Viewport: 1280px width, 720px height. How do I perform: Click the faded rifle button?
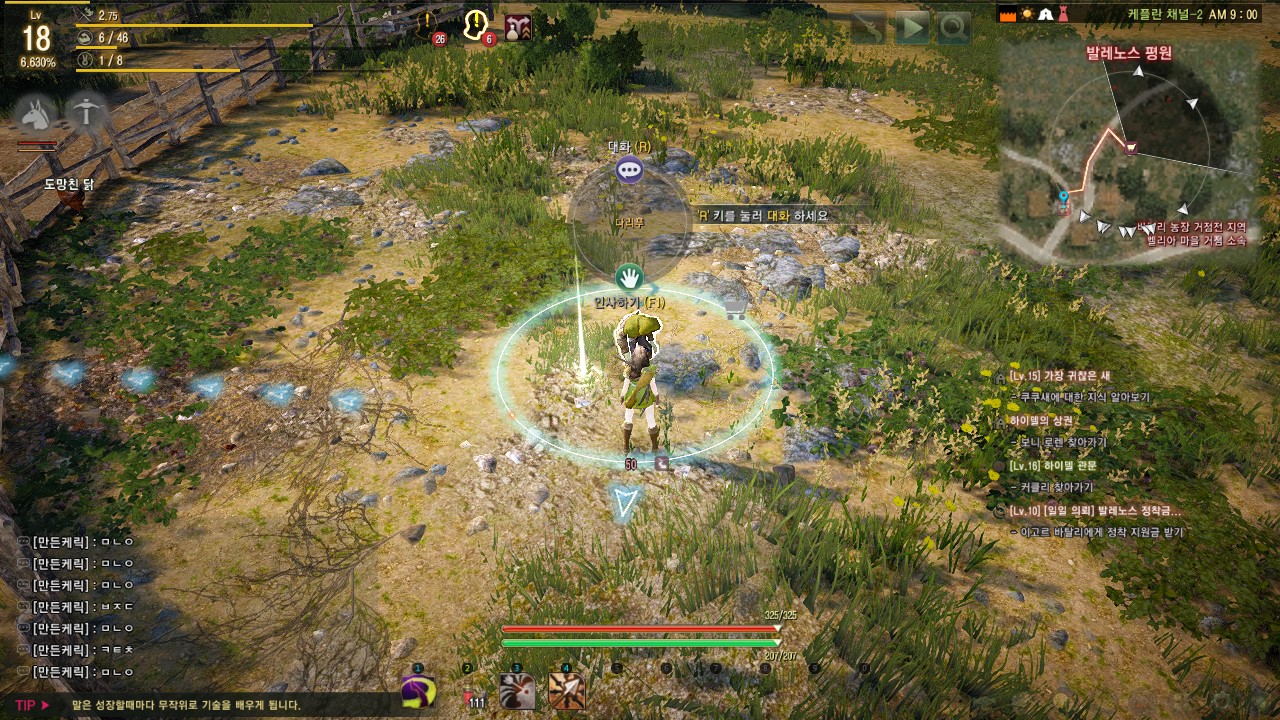(x=870, y=28)
